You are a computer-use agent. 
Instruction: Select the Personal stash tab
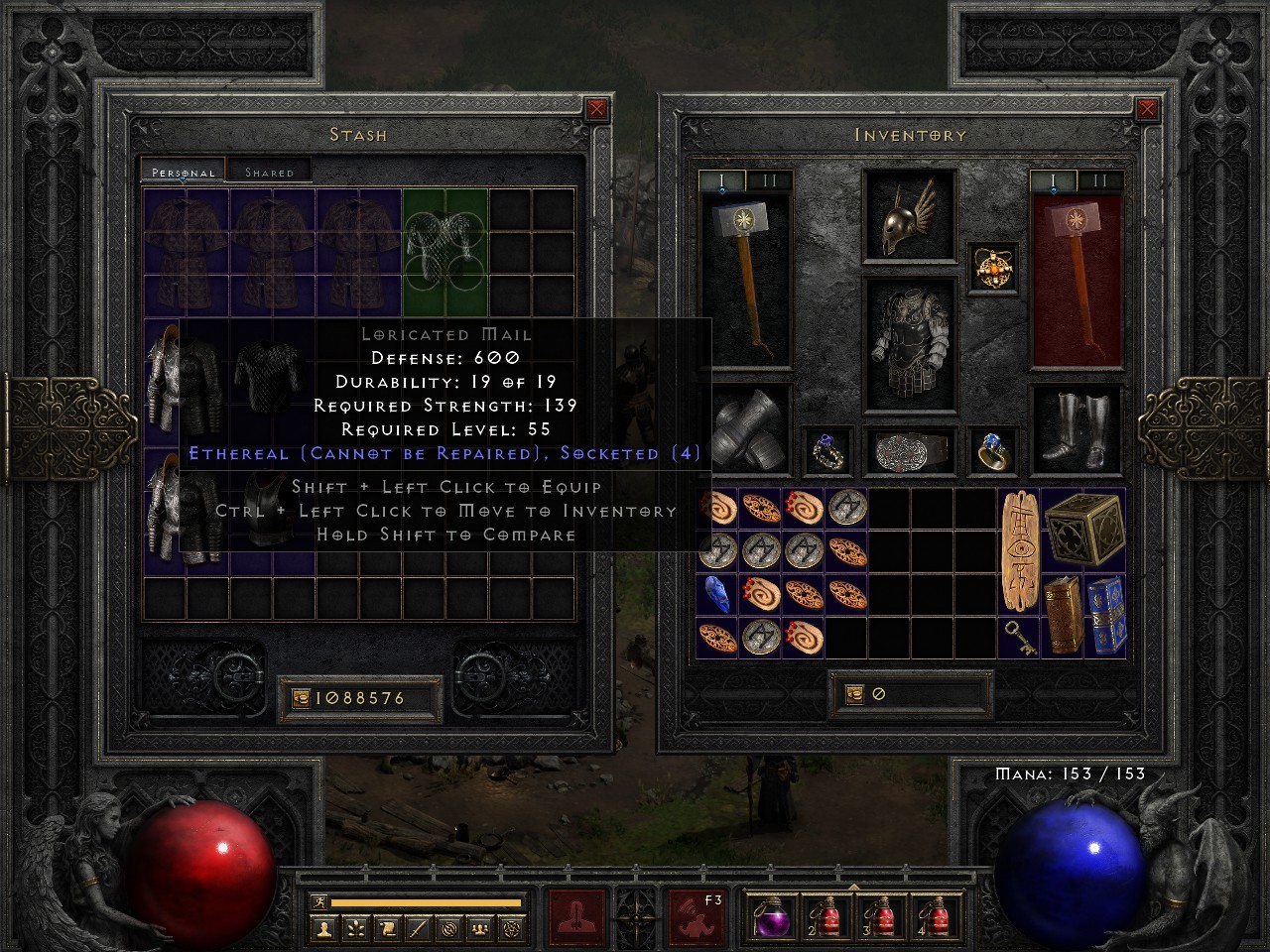[182, 172]
